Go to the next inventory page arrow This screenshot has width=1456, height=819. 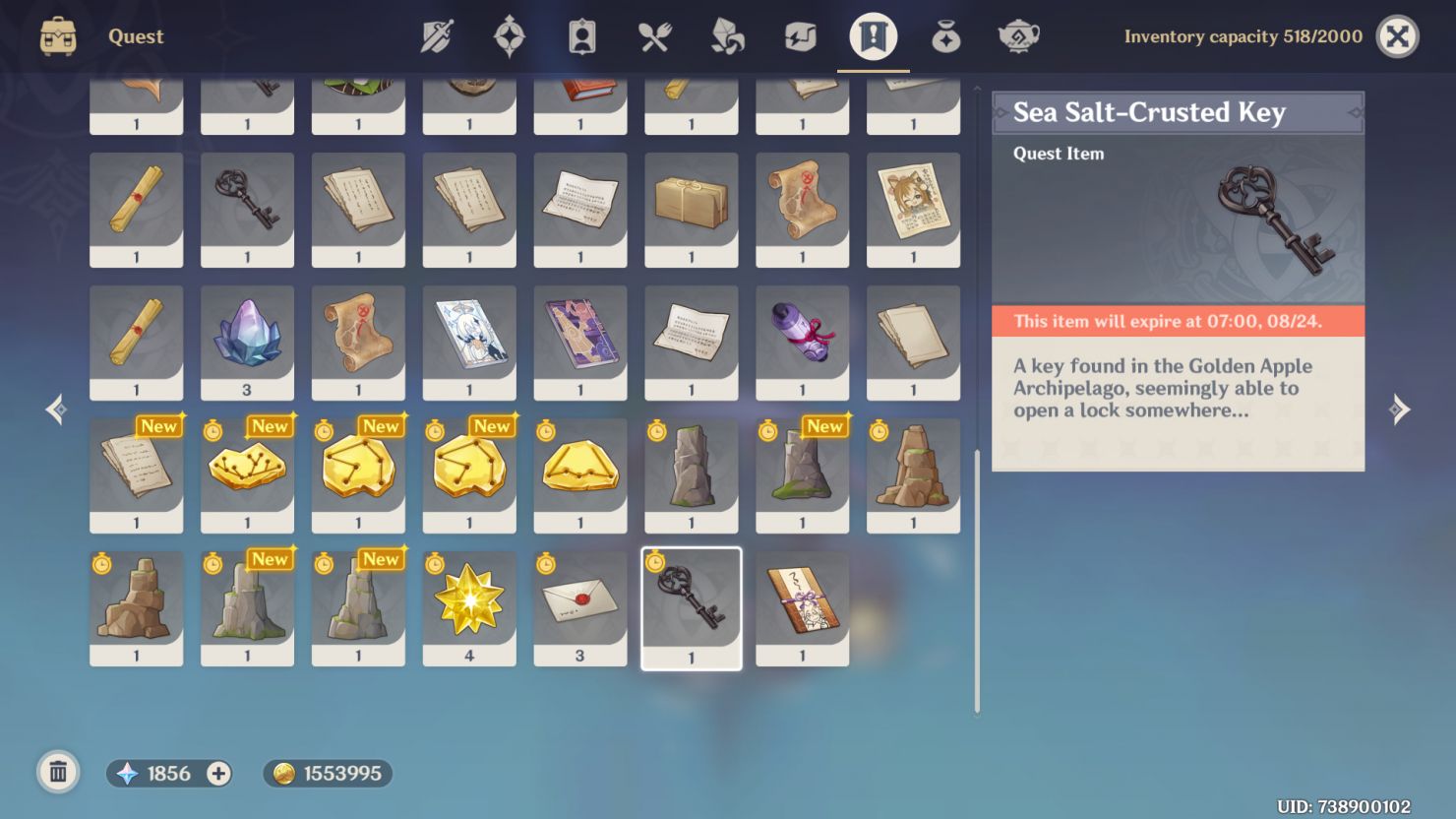point(1401,409)
